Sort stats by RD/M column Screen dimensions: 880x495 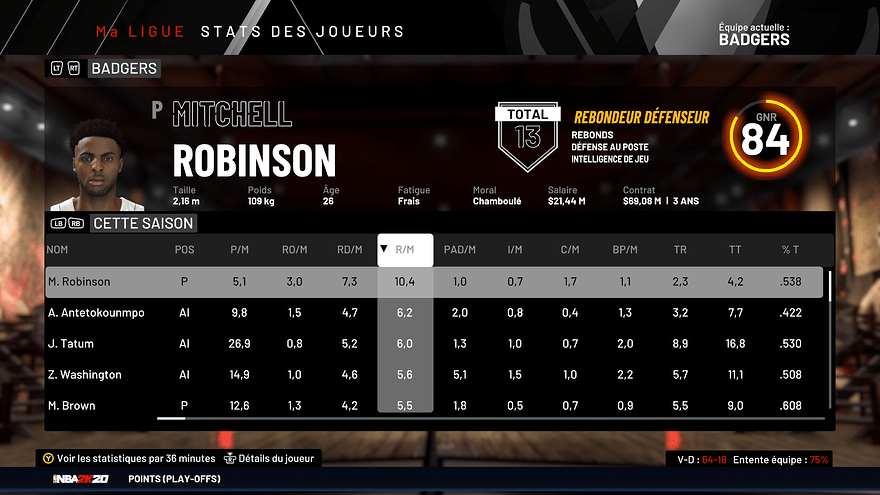[349, 250]
